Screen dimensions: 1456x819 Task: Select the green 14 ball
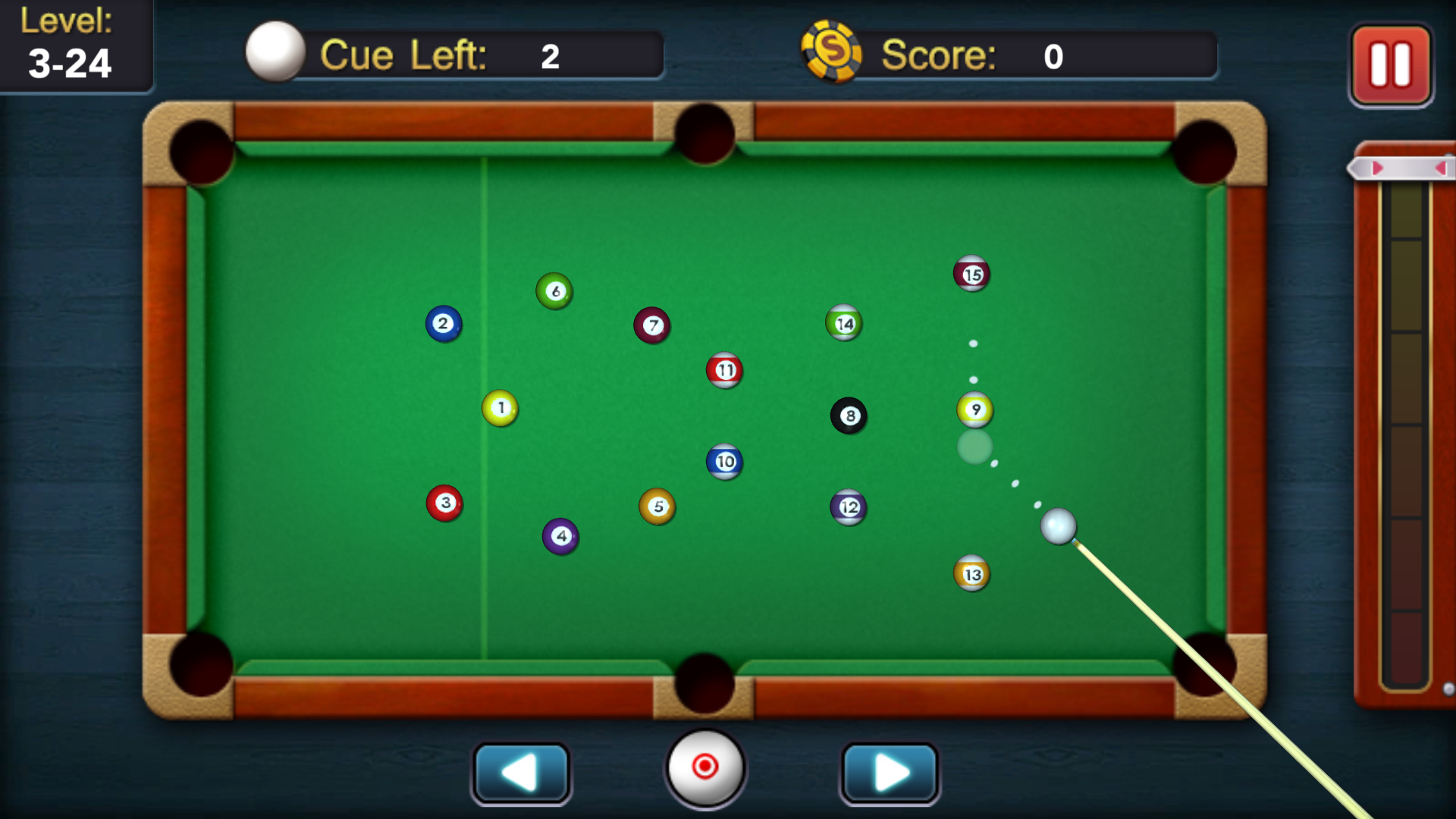pos(844,323)
